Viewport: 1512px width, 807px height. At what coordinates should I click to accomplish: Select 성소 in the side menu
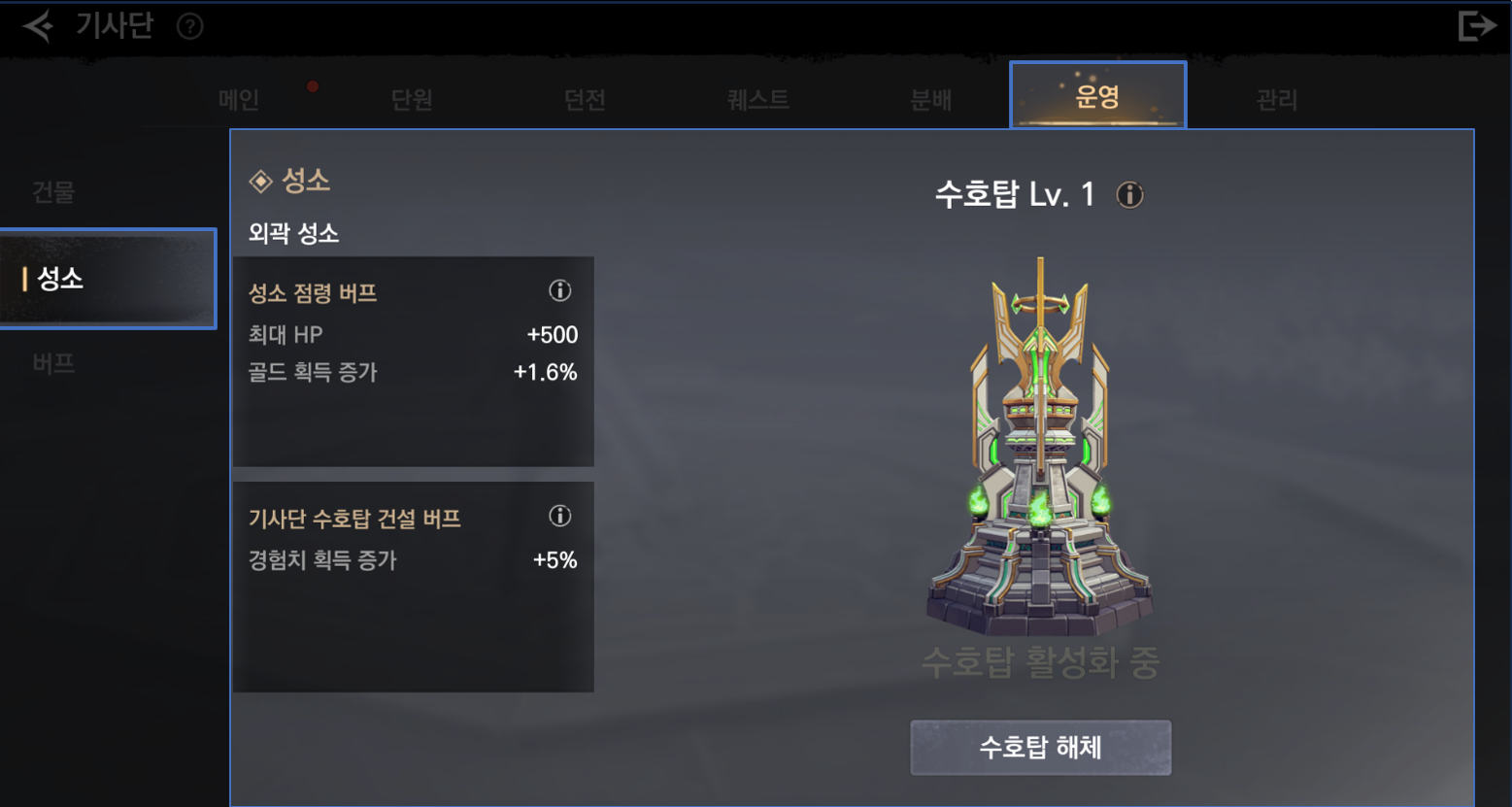pyautogui.click(x=107, y=279)
